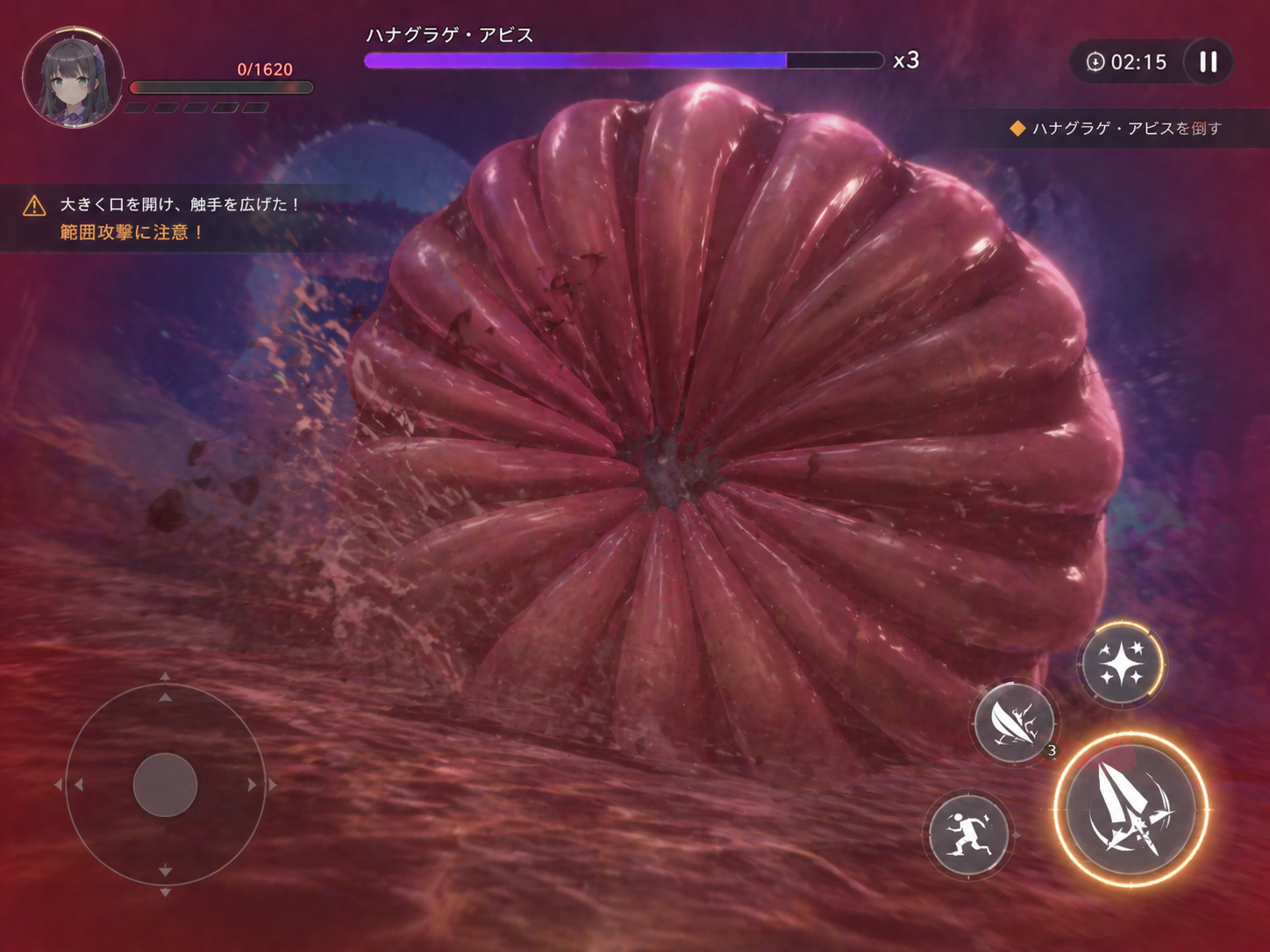This screenshot has width=1270, height=952.
Task: Tap the glowing sword attack button
Action: (x=1131, y=810)
